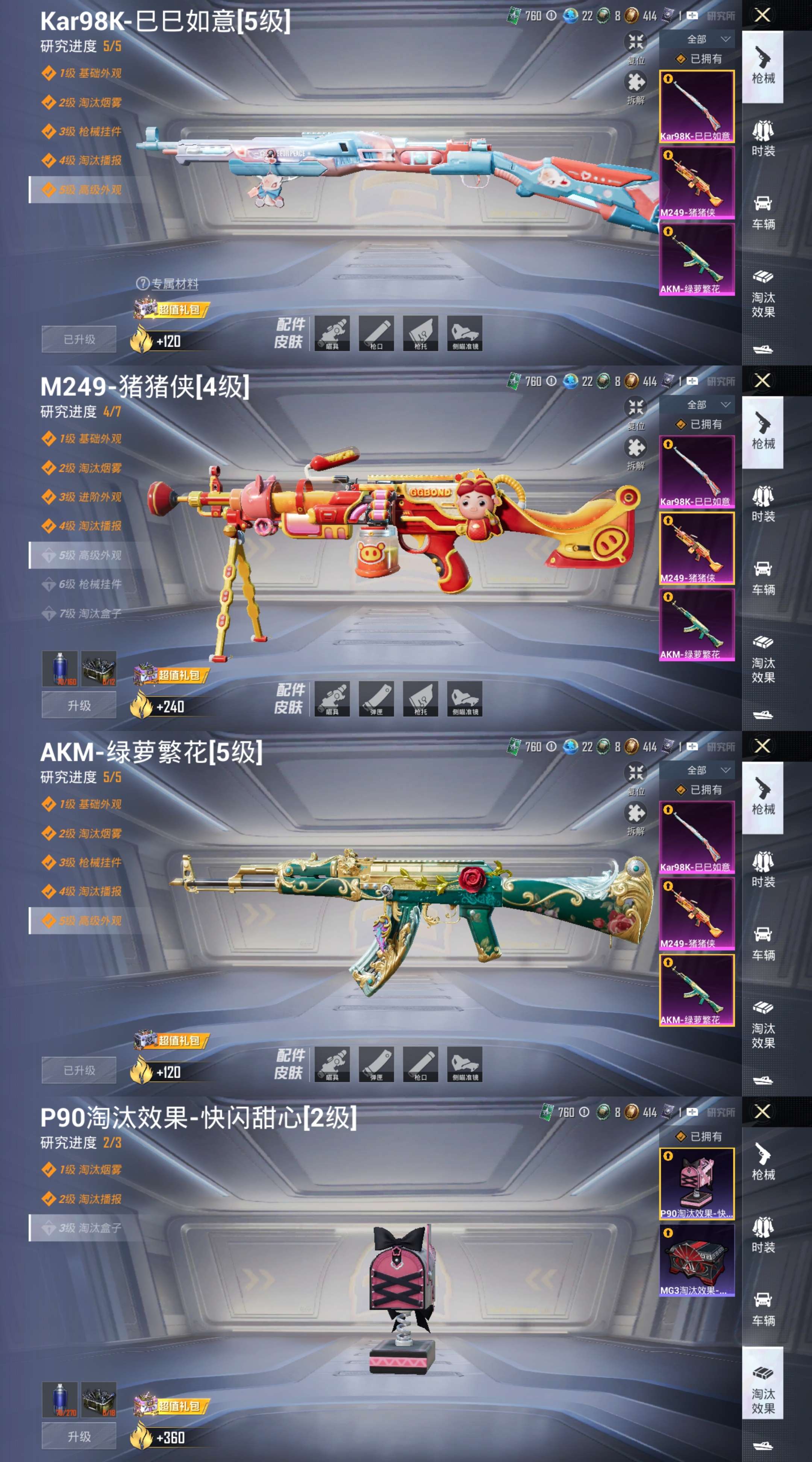Open the 专属材料 help question mark
The height and width of the screenshot is (1462, 812).
point(142,284)
